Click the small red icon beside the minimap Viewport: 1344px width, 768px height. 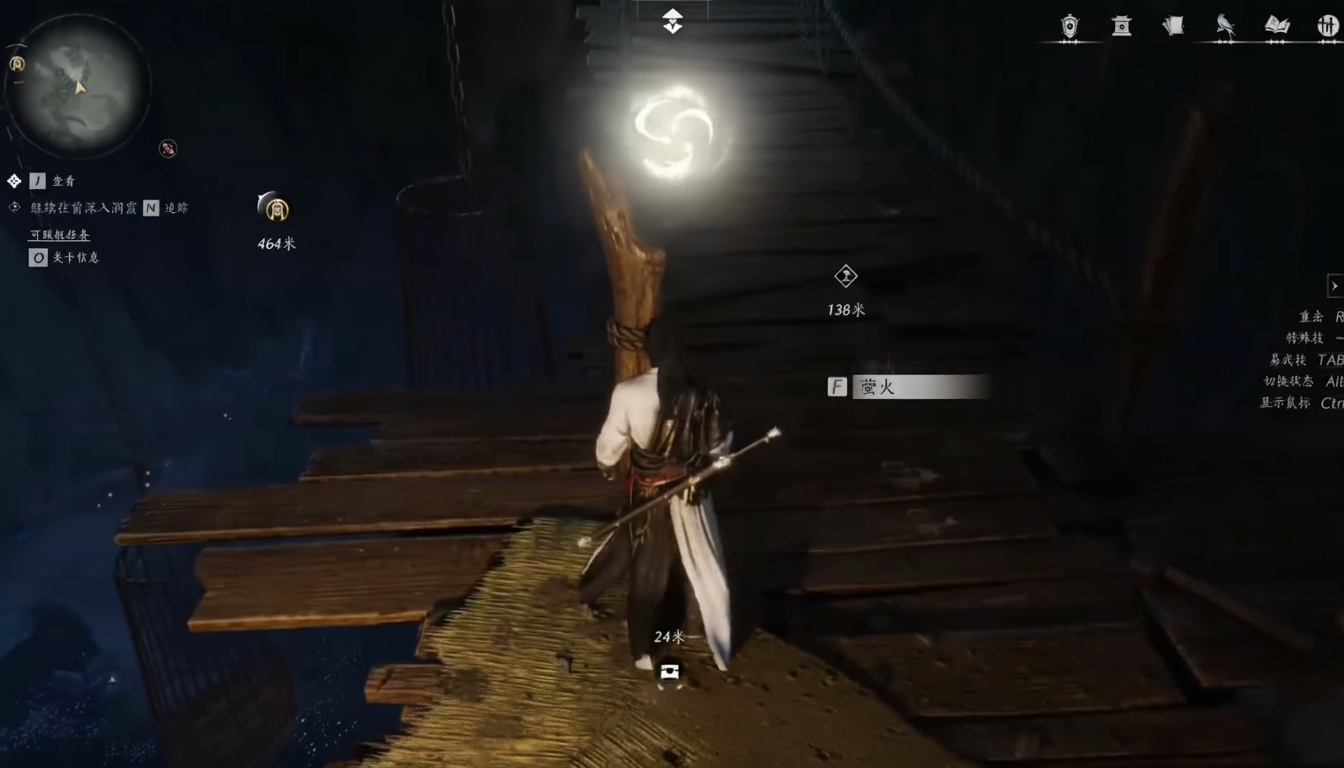(168, 148)
